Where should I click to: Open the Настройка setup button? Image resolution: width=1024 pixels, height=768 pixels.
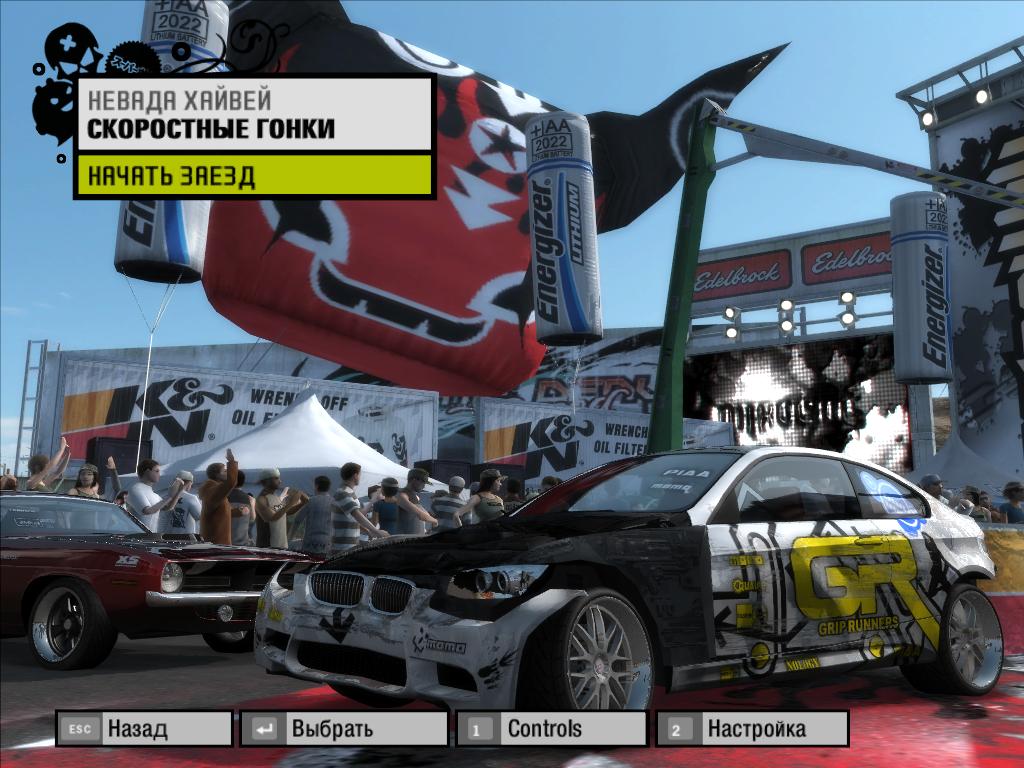(x=752, y=728)
